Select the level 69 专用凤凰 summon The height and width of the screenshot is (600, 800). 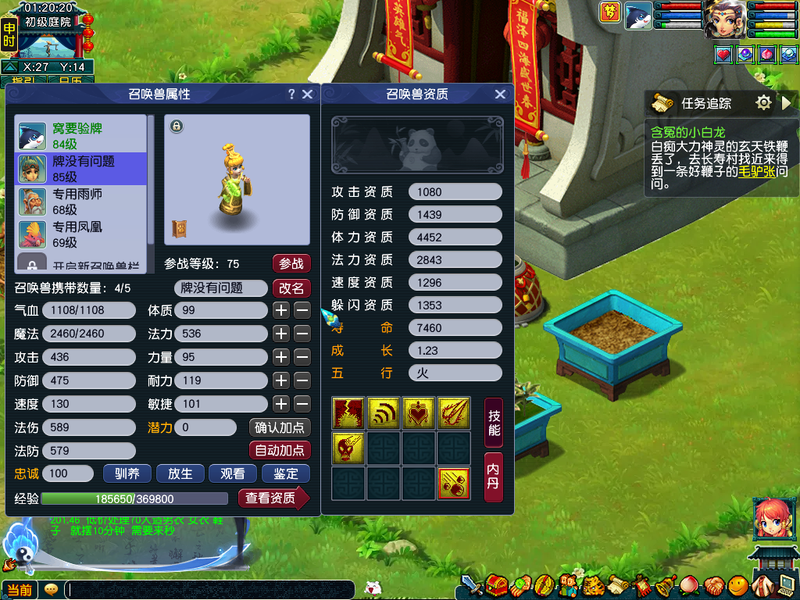(80, 235)
